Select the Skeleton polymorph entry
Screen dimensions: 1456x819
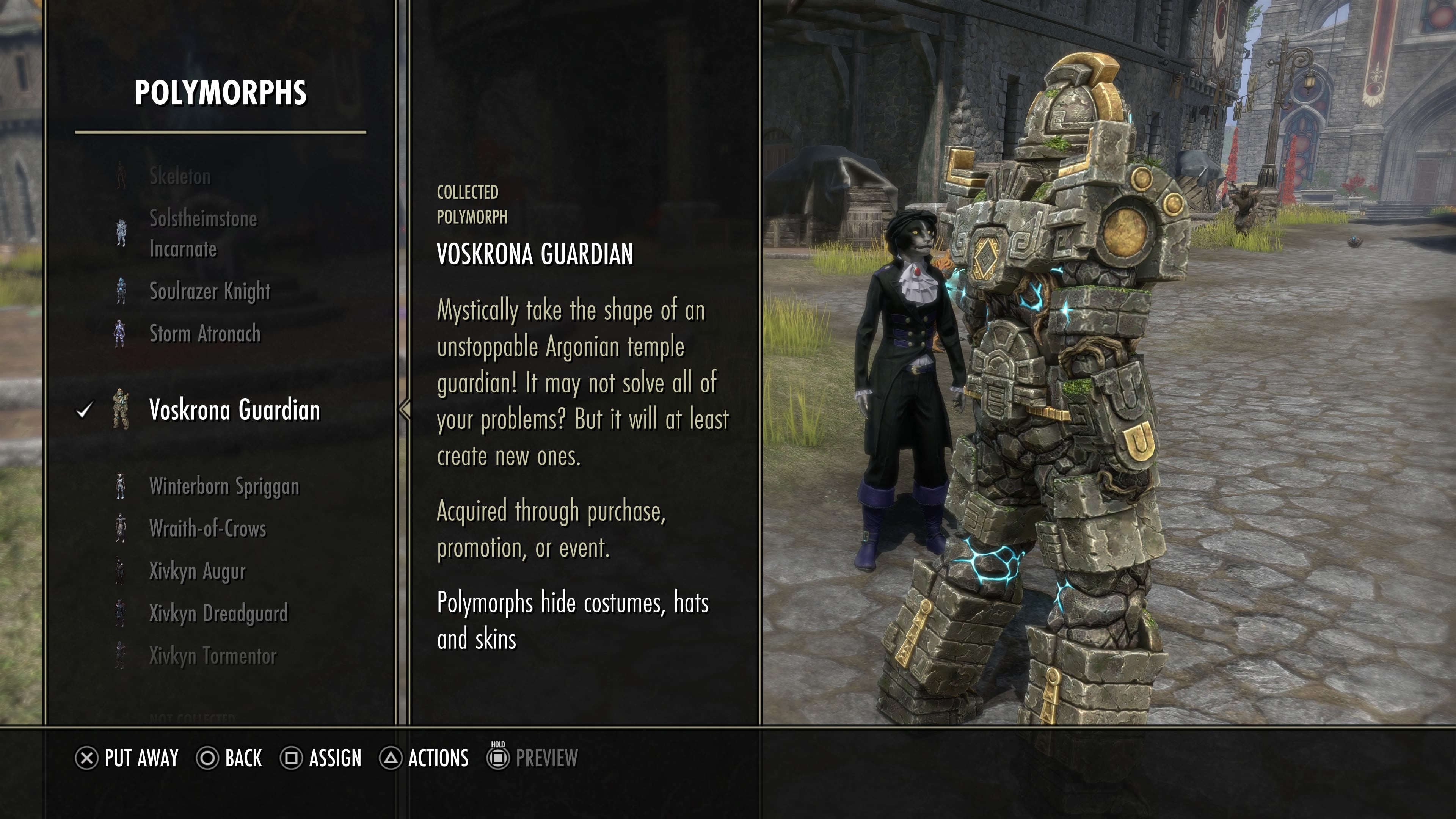point(180,176)
